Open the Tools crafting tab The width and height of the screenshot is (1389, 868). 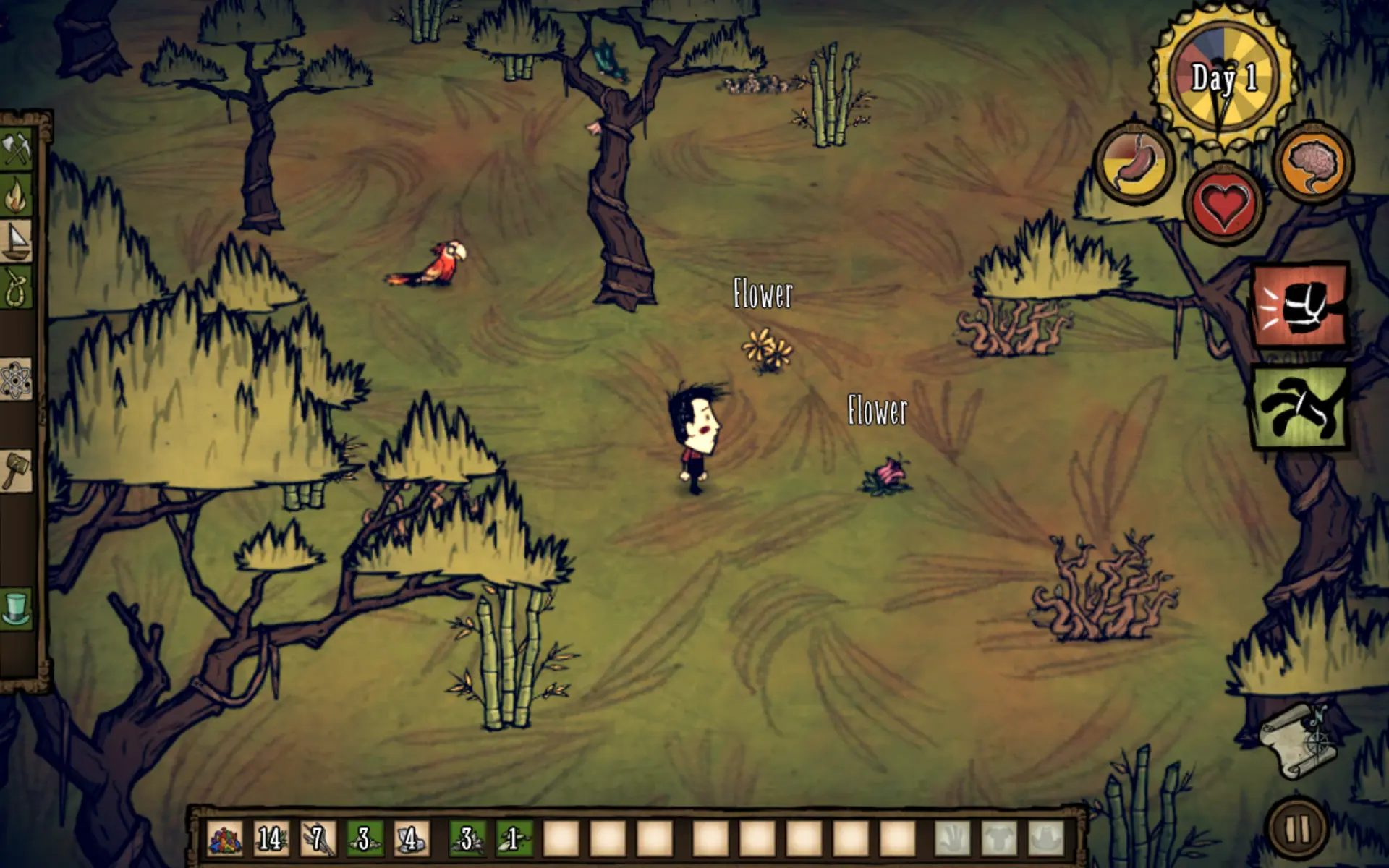[x=17, y=148]
